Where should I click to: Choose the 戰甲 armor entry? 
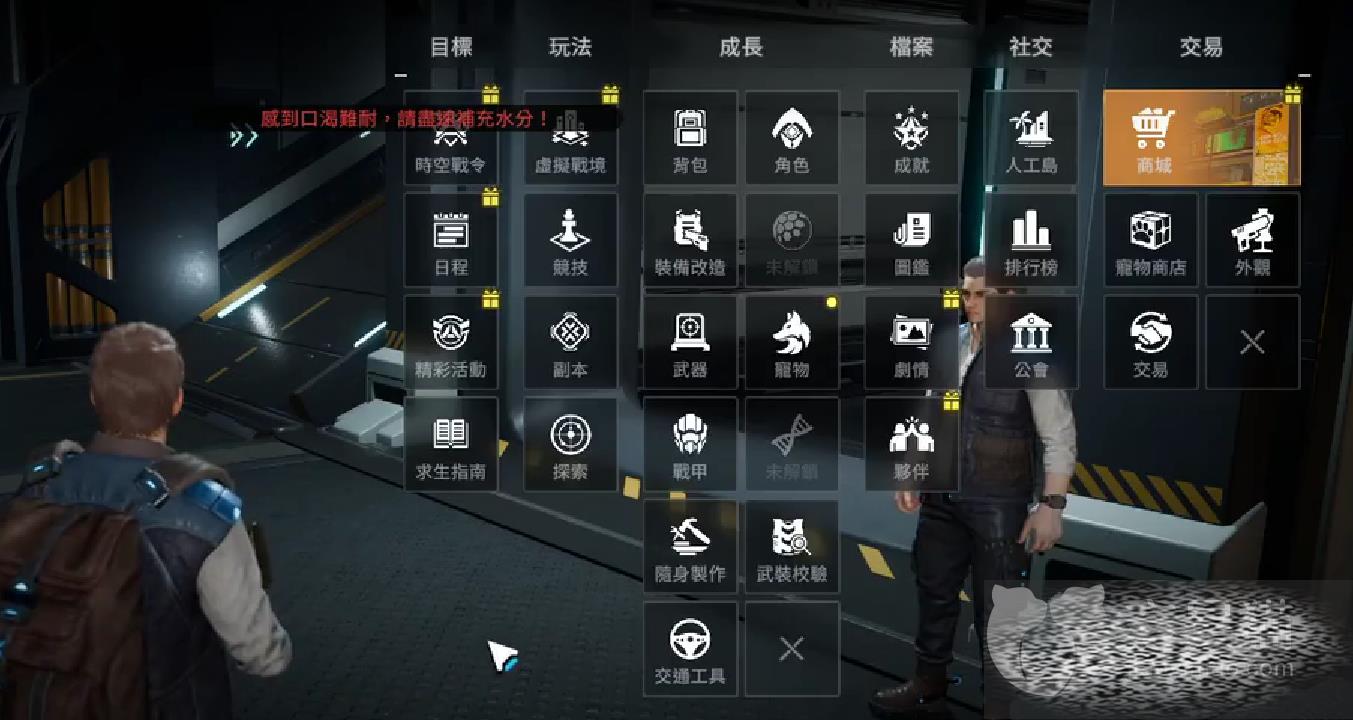point(690,444)
